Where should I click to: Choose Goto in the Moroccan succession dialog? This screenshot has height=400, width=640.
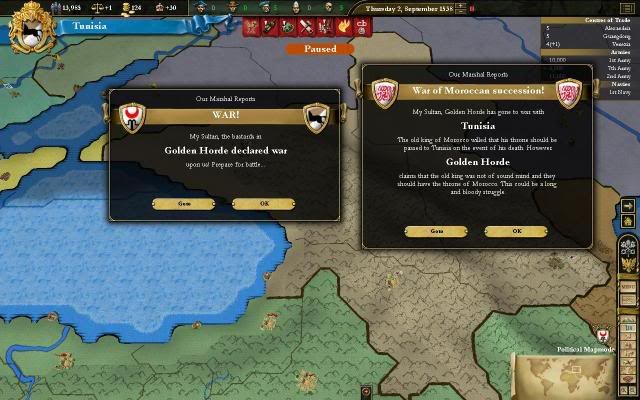point(436,231)
